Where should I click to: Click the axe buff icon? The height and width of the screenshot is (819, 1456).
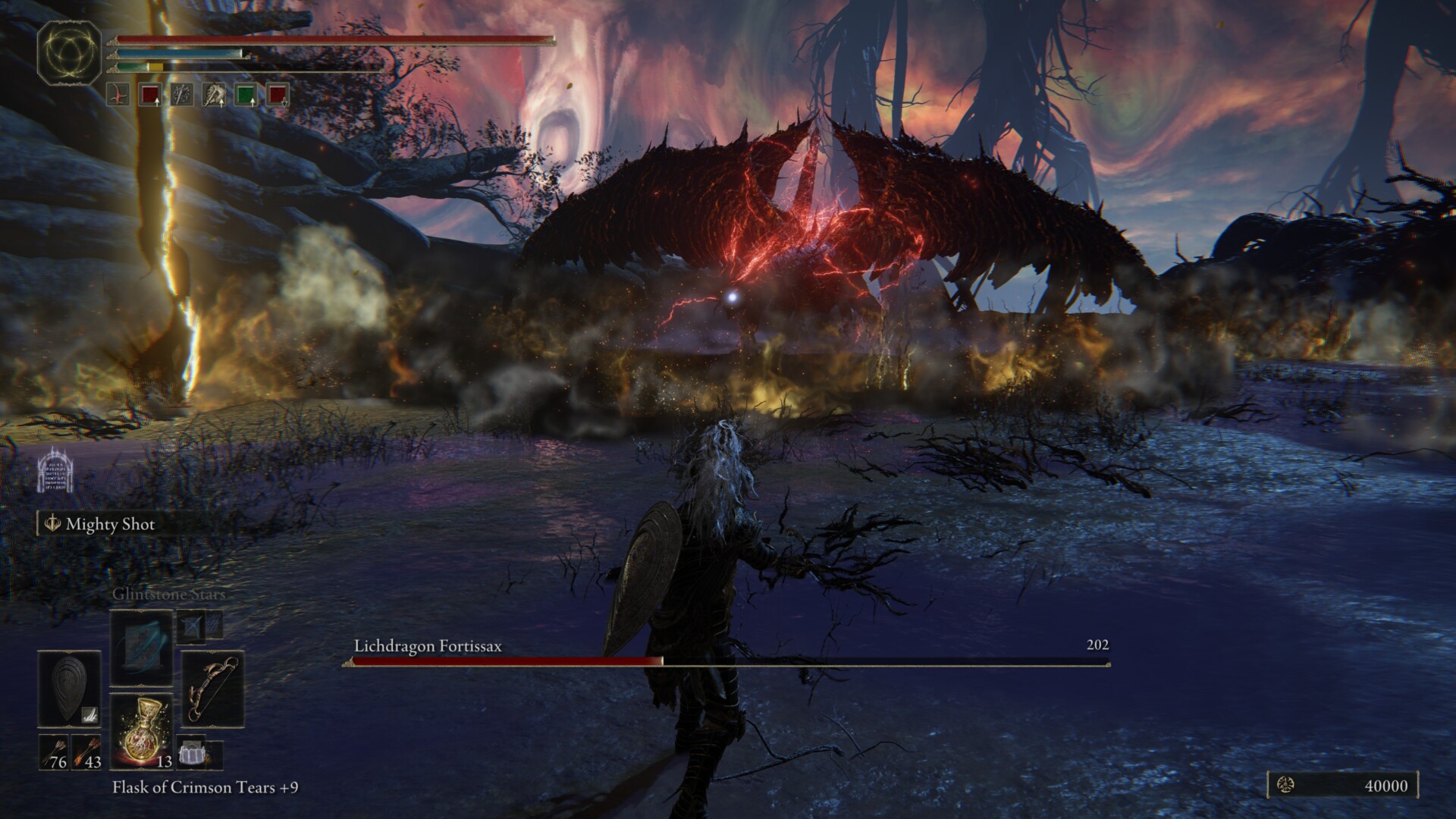point(213,95)
